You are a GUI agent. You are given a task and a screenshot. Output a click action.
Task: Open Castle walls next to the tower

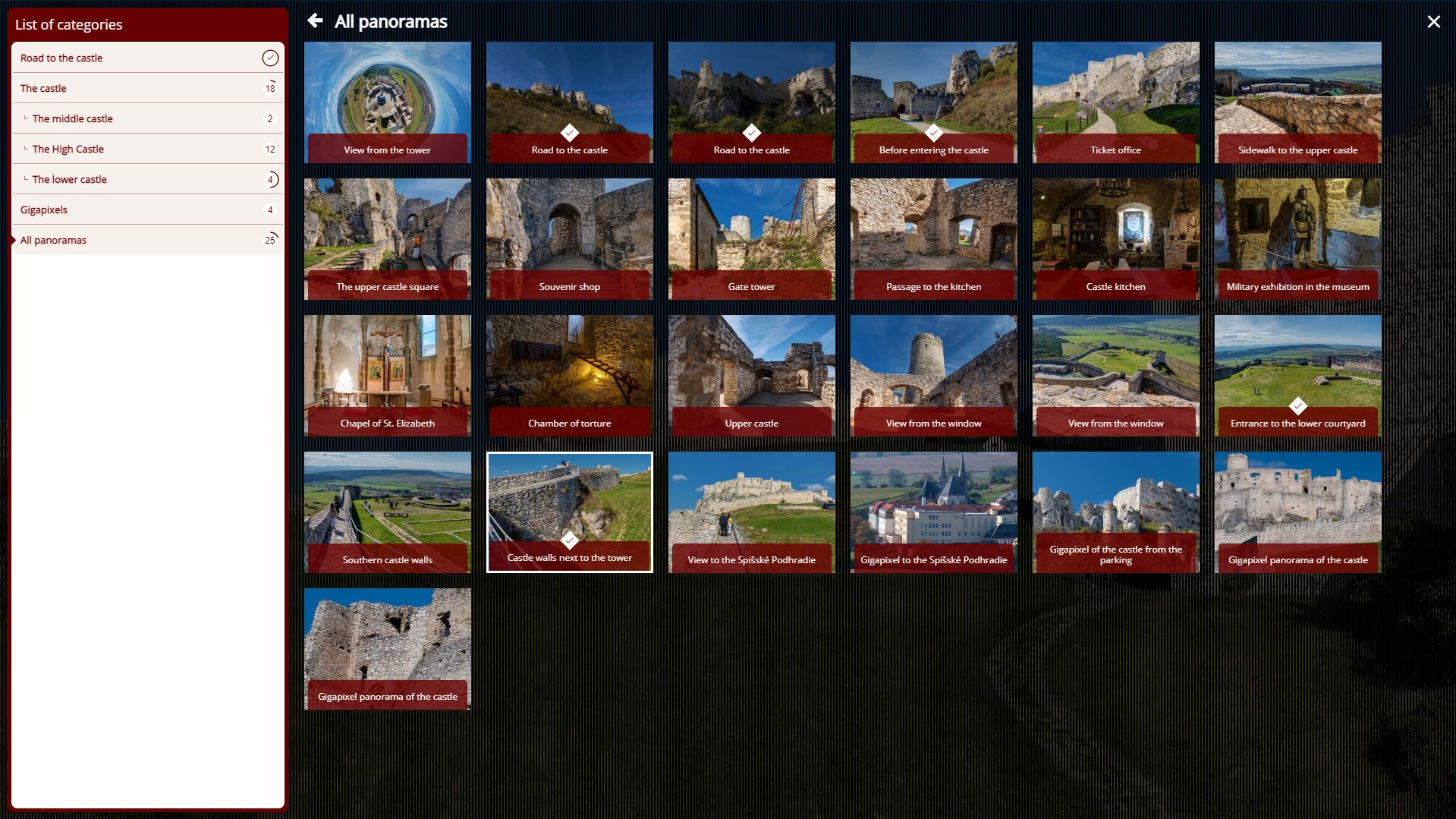569,512
